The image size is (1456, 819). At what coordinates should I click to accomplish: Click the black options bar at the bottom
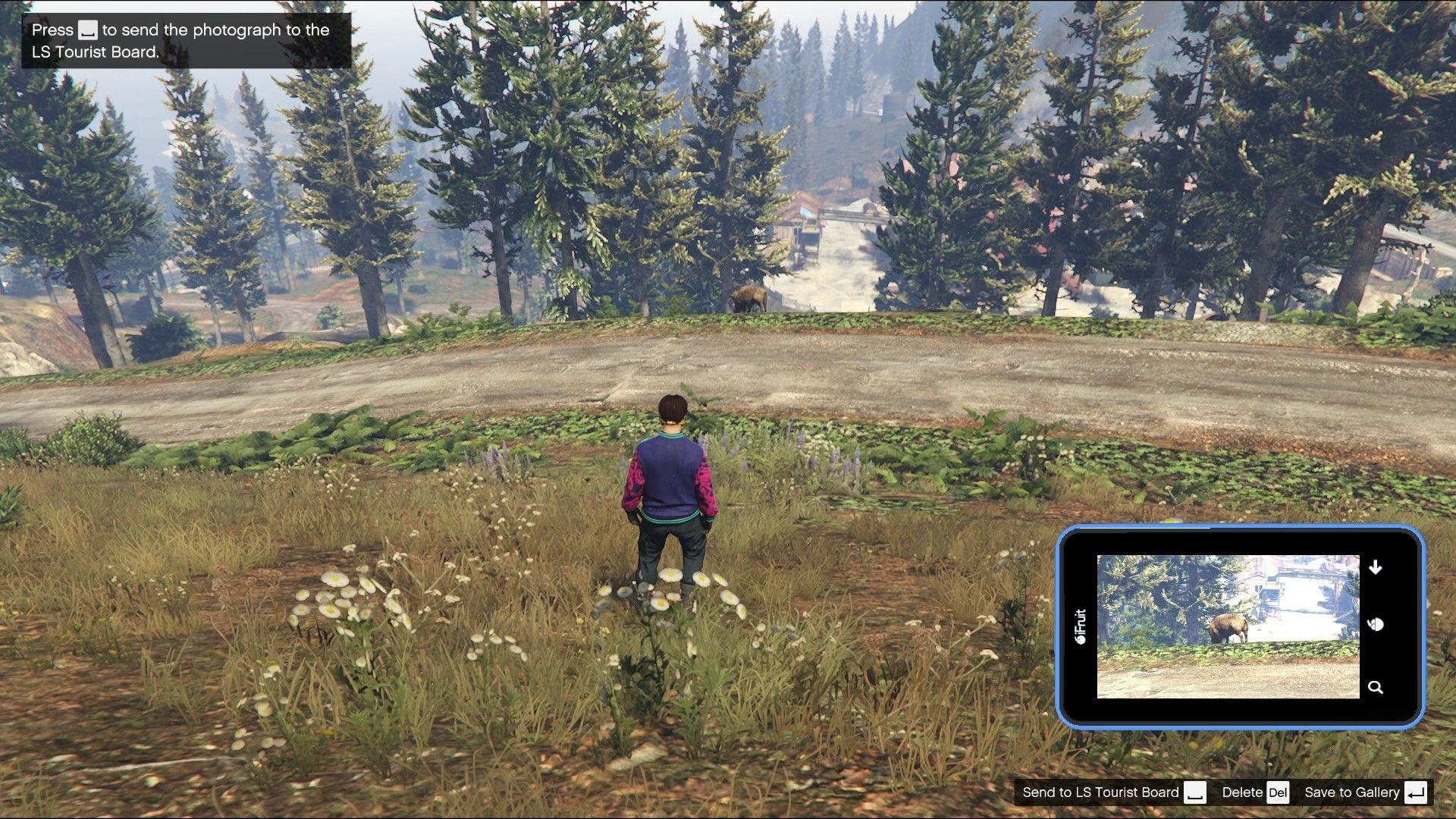point(1228,792)
